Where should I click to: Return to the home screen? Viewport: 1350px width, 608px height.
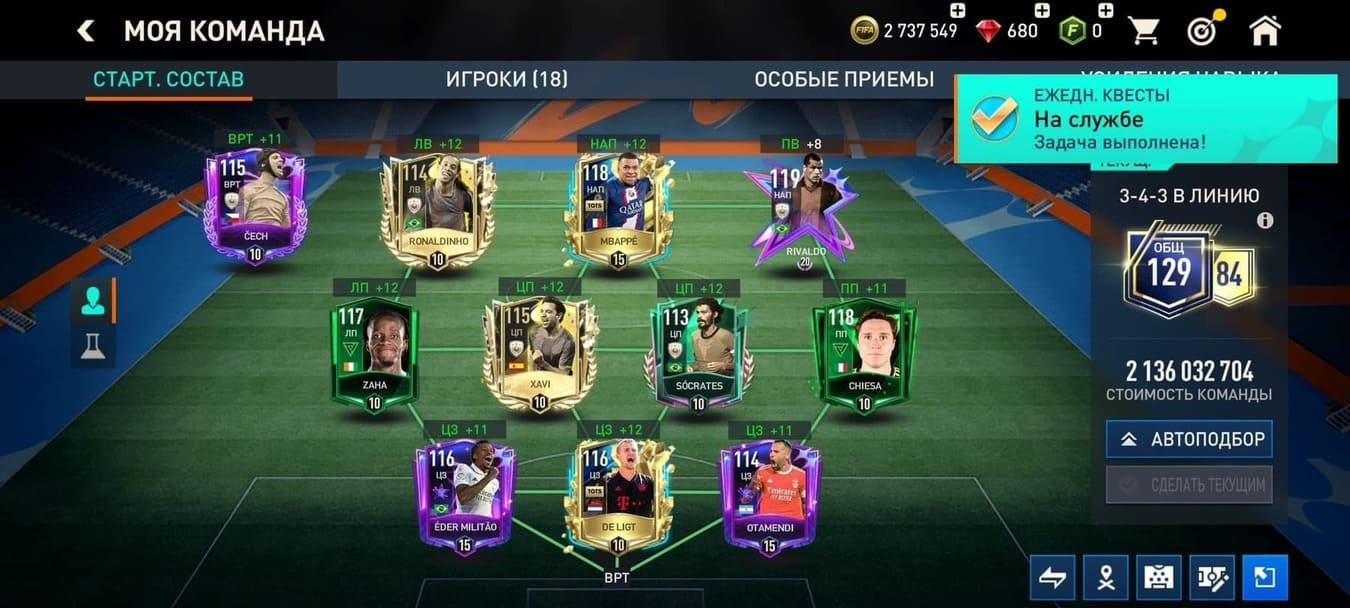click(x=1265, y=31)
